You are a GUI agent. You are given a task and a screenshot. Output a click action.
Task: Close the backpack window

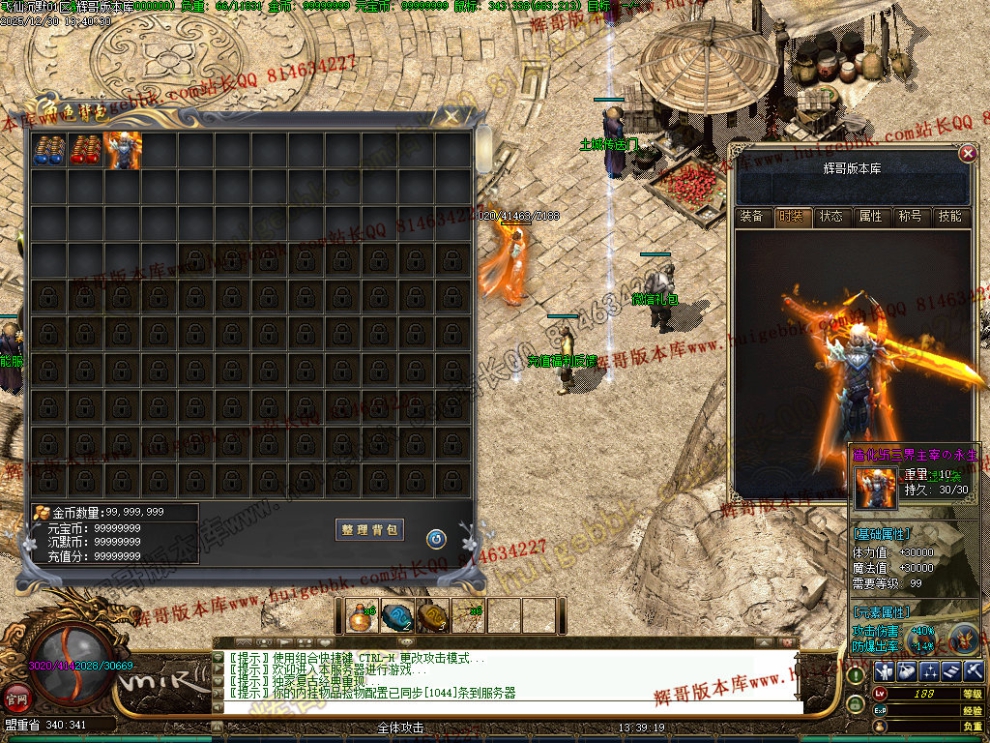coord(453,118)
